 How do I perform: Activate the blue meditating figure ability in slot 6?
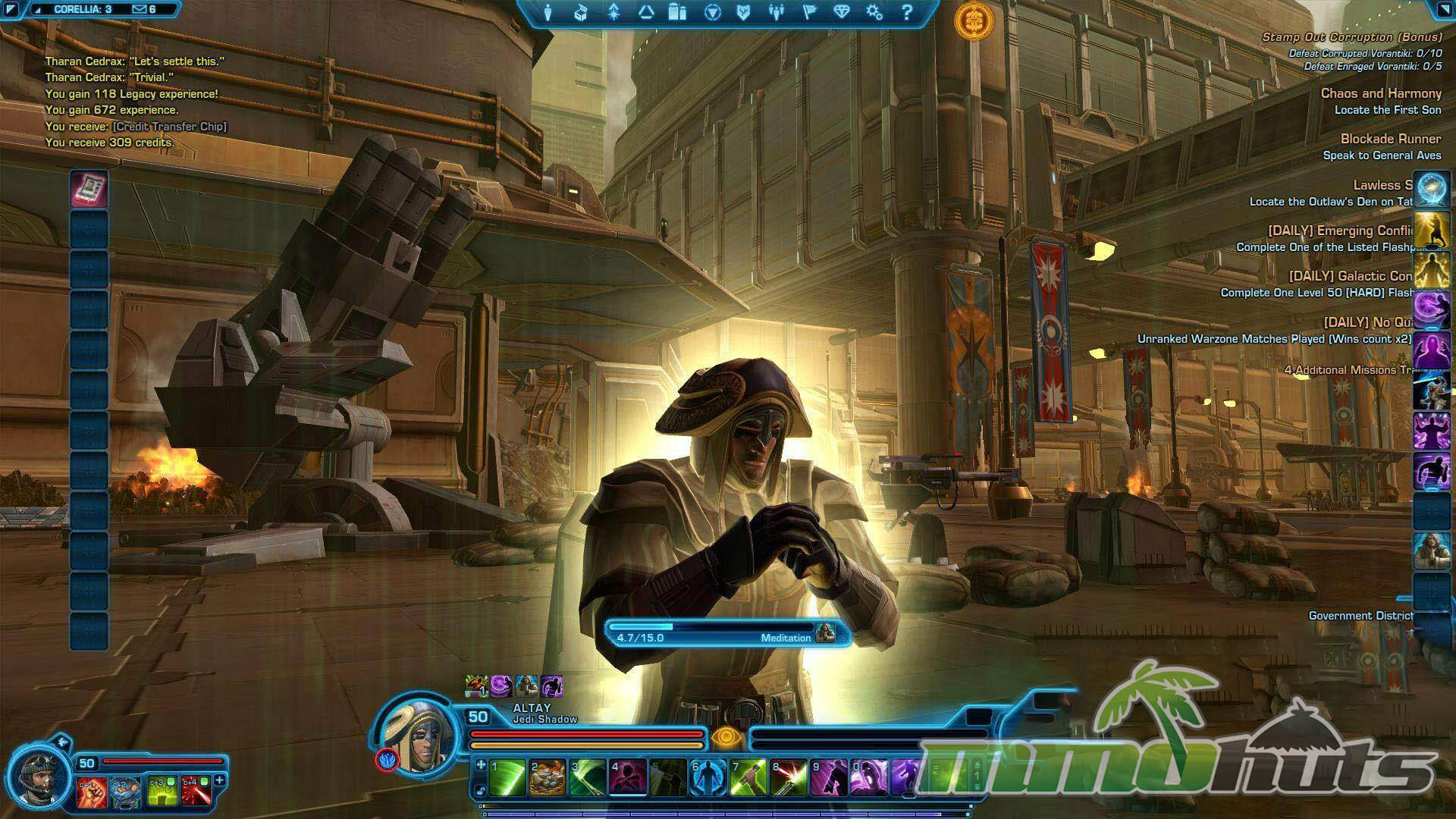708,778
